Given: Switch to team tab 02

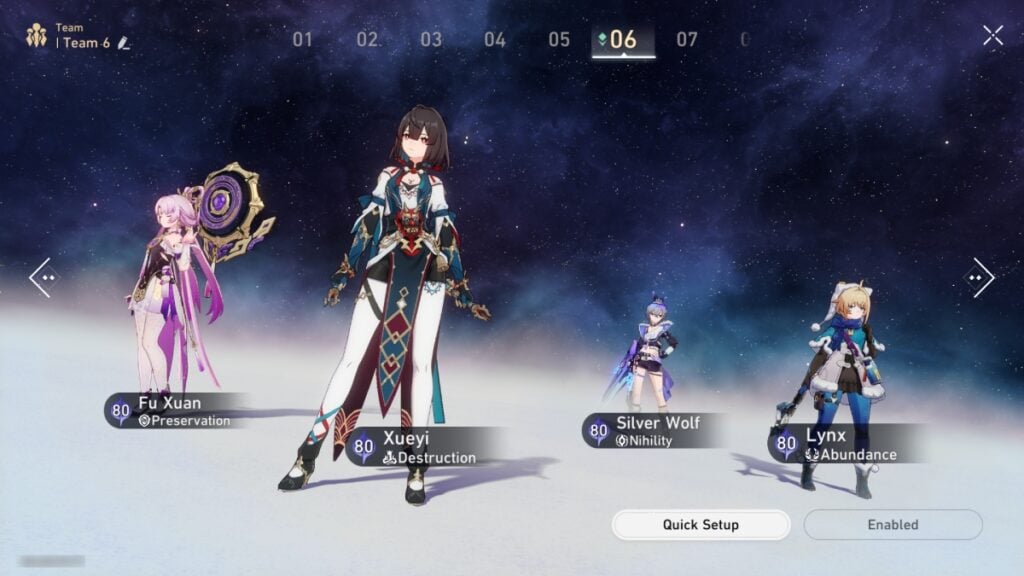Looking at the screenshot, I should 367,40.
